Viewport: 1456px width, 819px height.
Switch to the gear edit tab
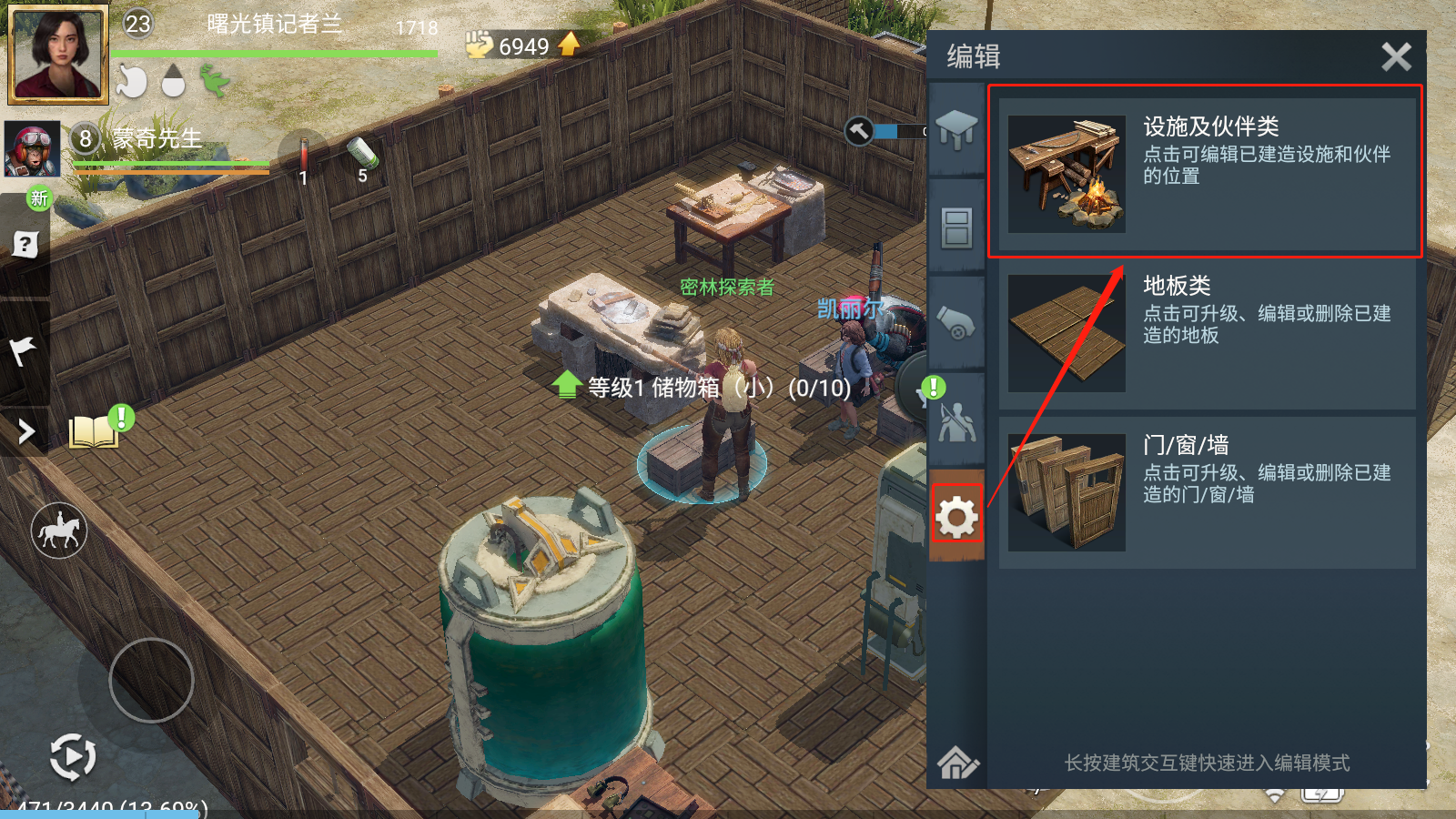coord(956,518)
